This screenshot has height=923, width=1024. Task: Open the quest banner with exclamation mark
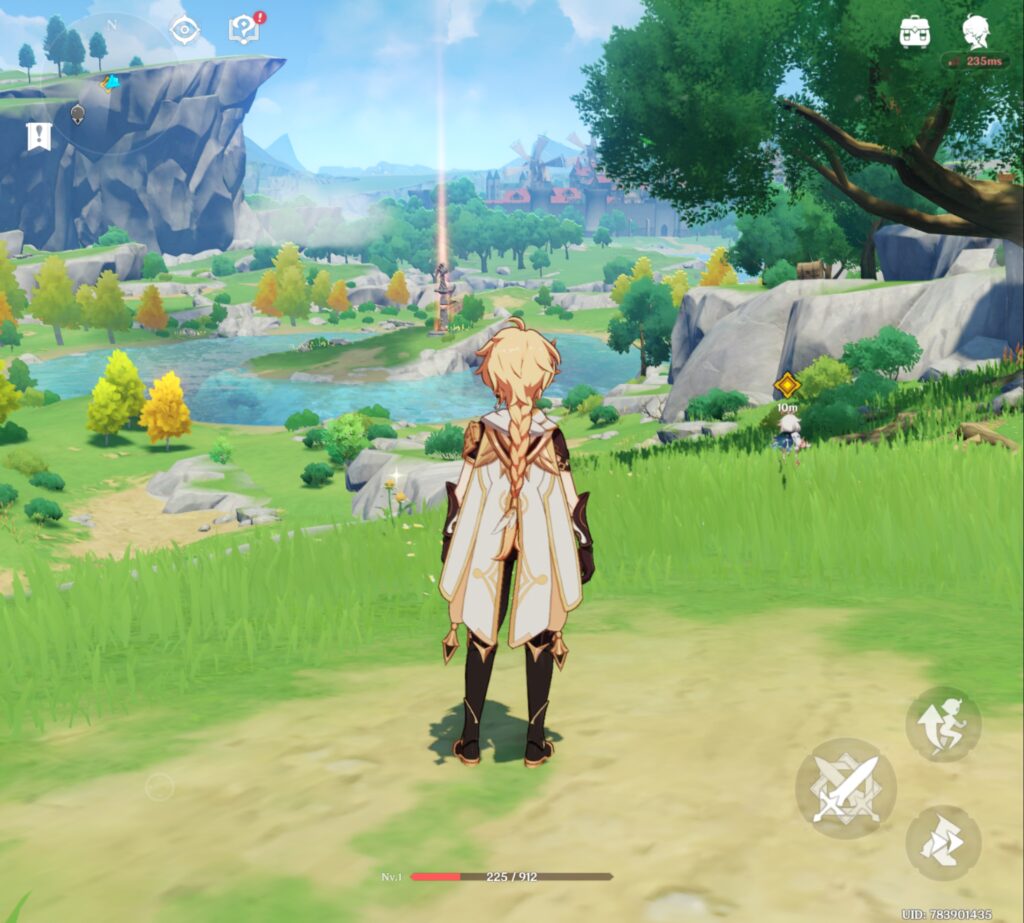[38, 136]
